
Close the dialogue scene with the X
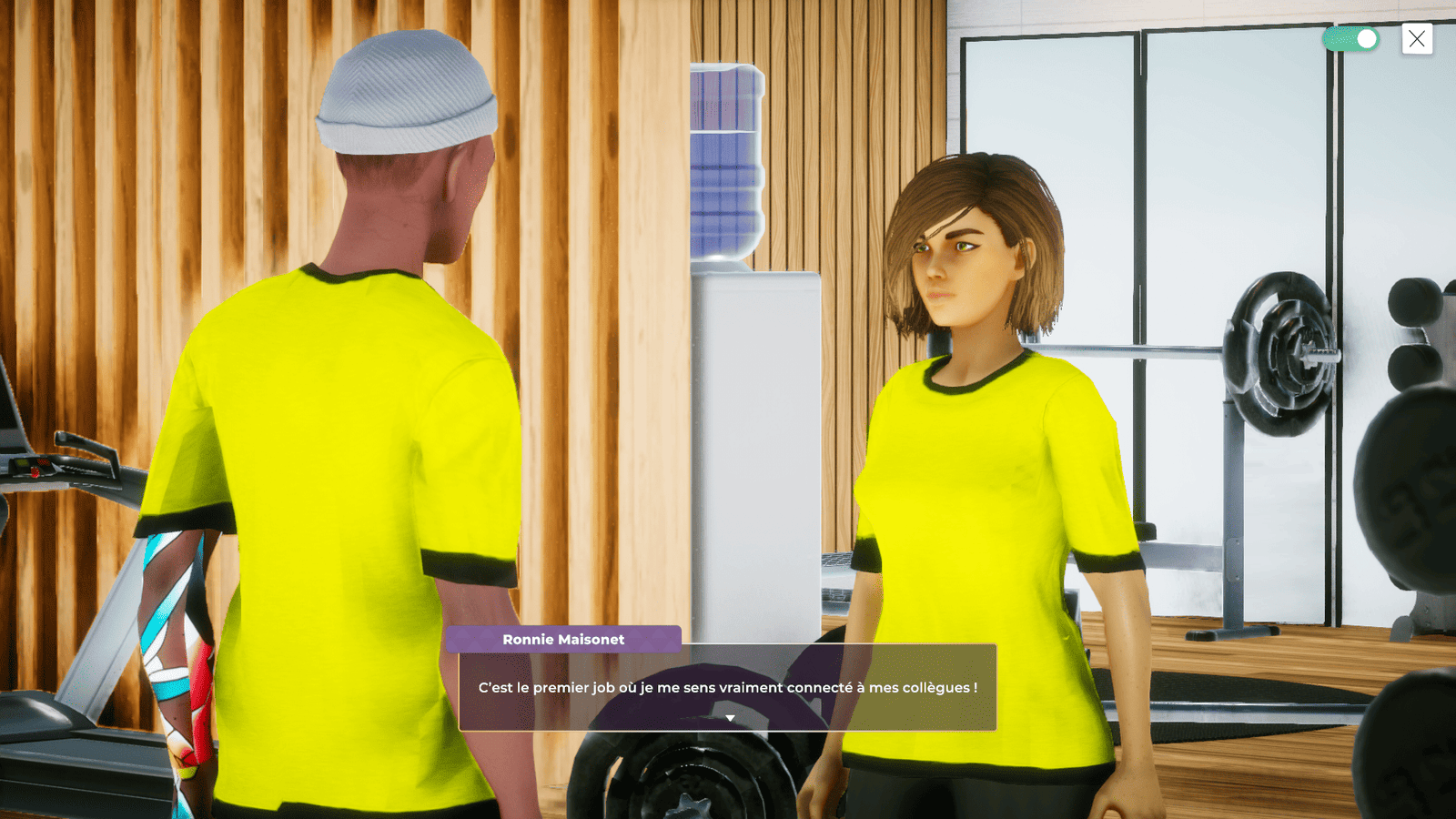pos(1417,39)
